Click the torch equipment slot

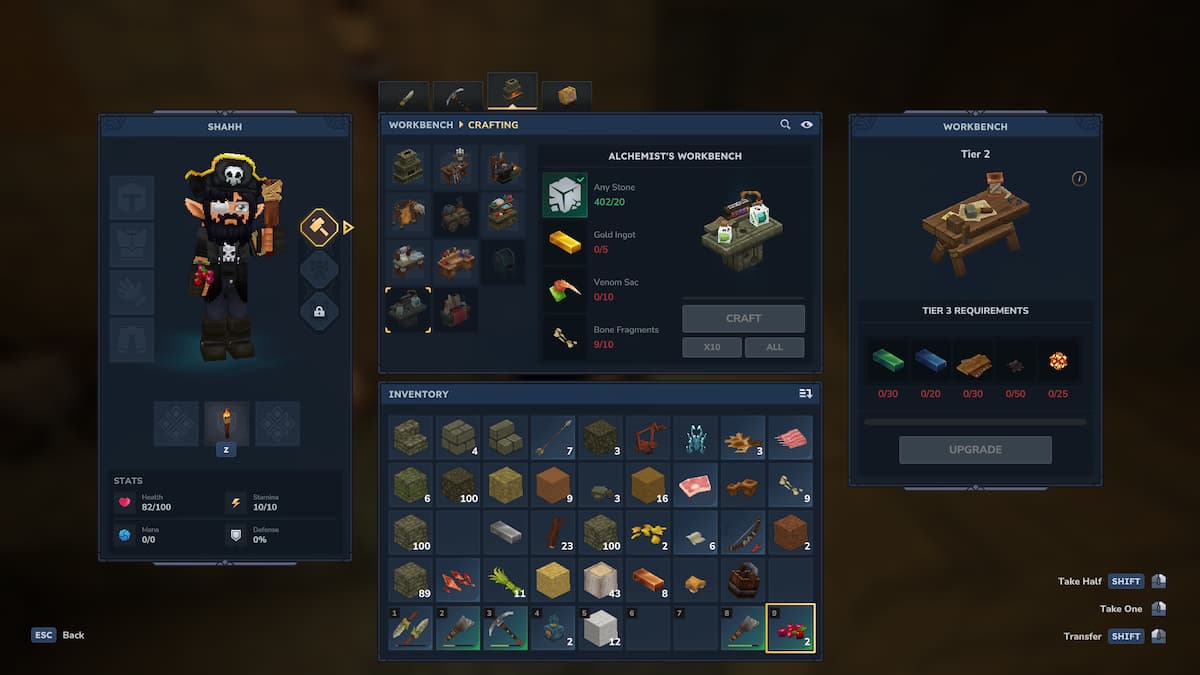(226, 423)
